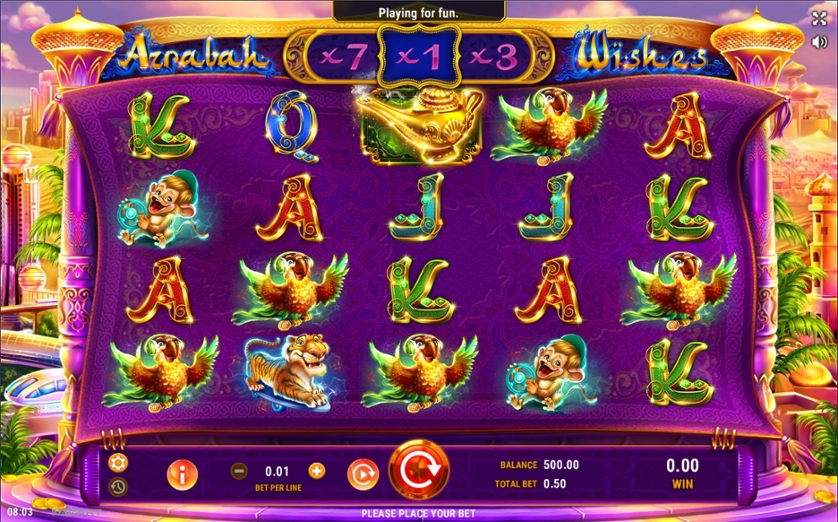The width and height of the screenshot is (838, 522).
Task: Decrease the bet per line
Action: 239,471
